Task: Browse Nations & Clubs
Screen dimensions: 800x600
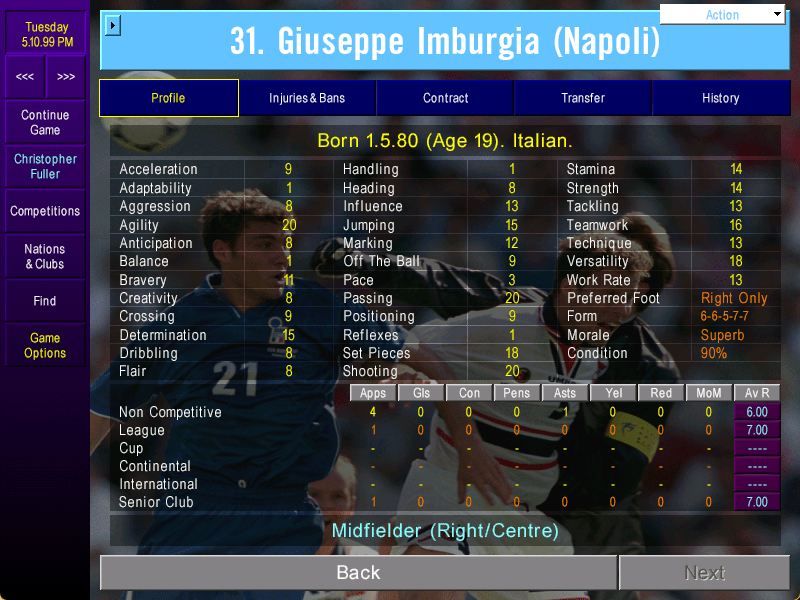Action: coord(45,256)
